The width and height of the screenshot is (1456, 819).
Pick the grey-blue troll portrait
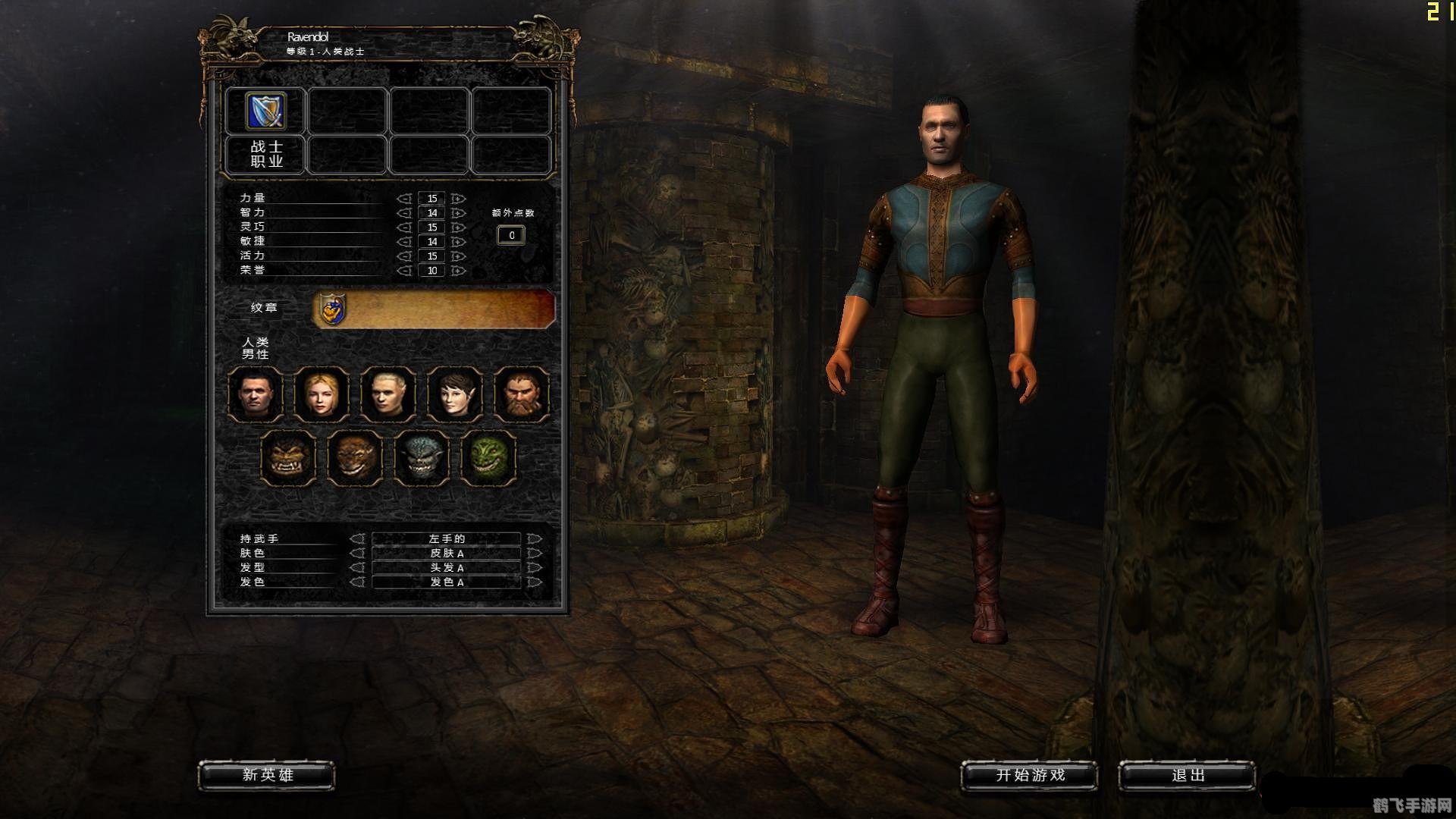[422, 457]
